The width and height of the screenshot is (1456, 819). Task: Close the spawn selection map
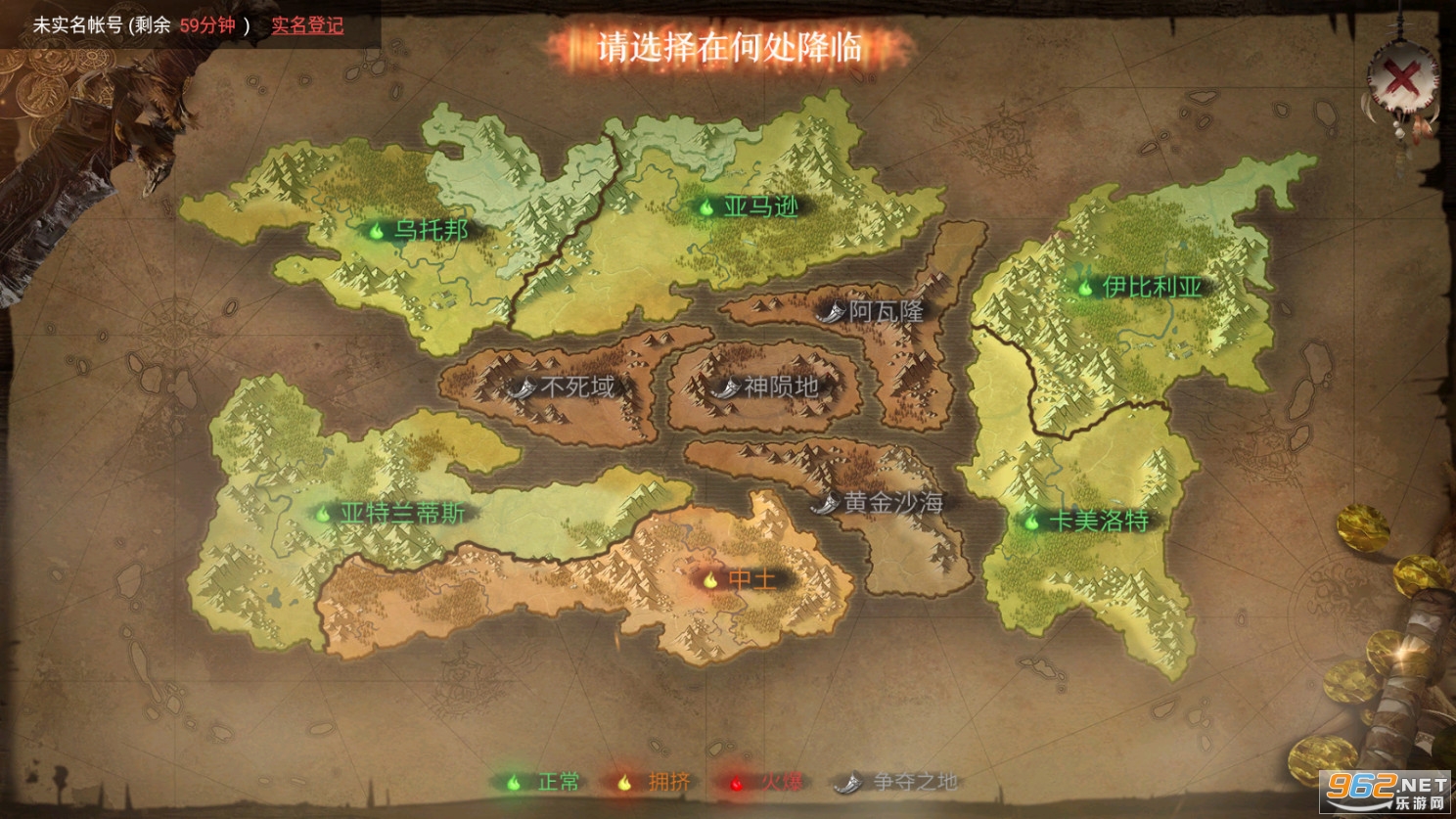tap(1404, 78)
